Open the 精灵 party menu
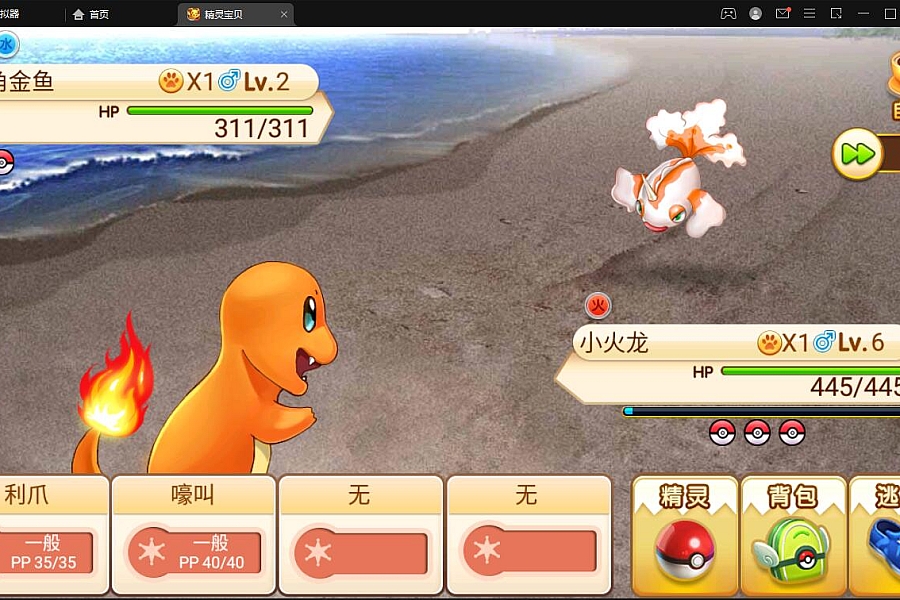The image size is (900, 600). click(685, 535)
